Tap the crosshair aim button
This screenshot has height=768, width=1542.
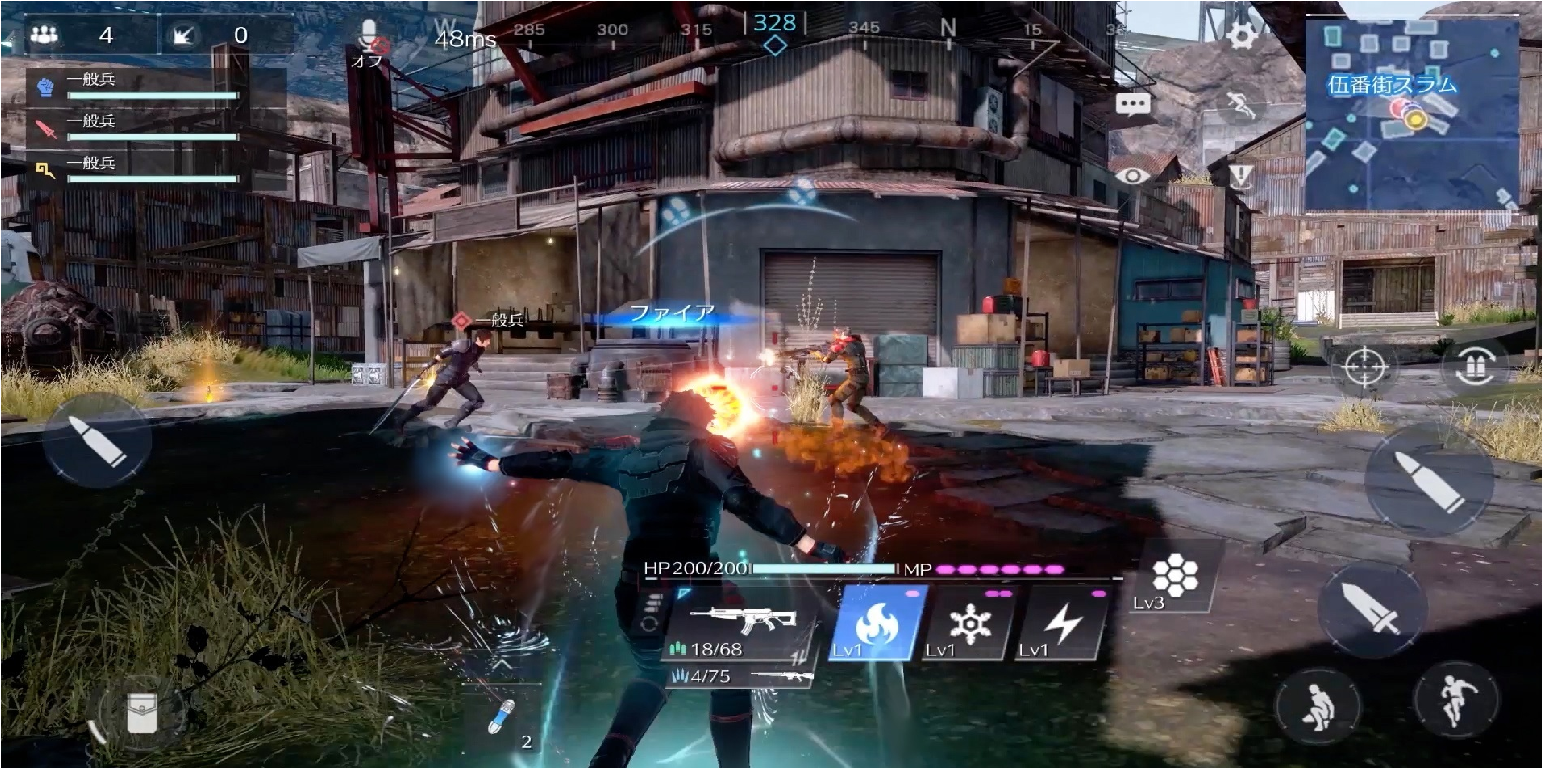click(x=1363, y=368)
